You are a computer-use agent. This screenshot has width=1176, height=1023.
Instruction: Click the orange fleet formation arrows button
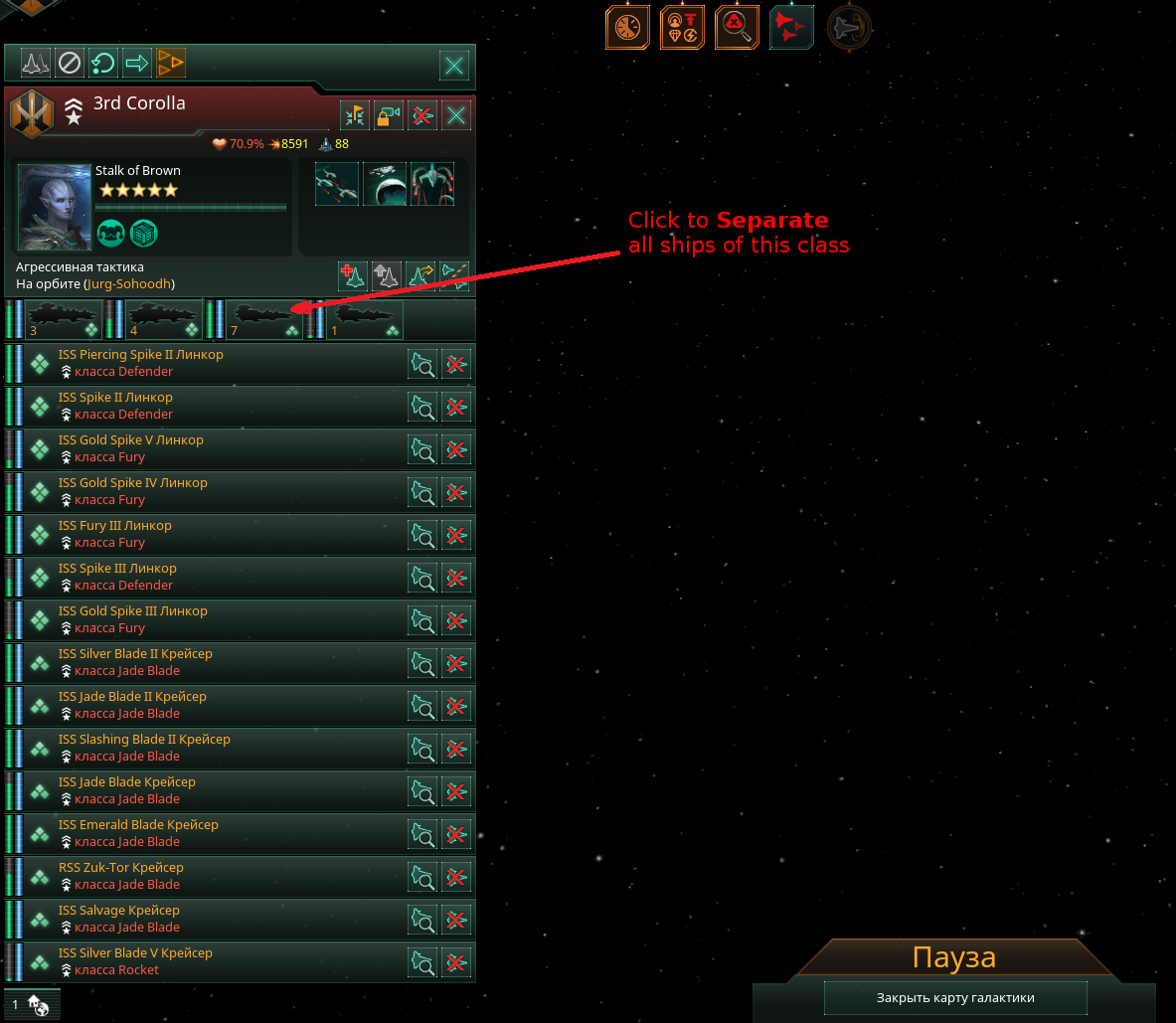(x=171, y=64)
